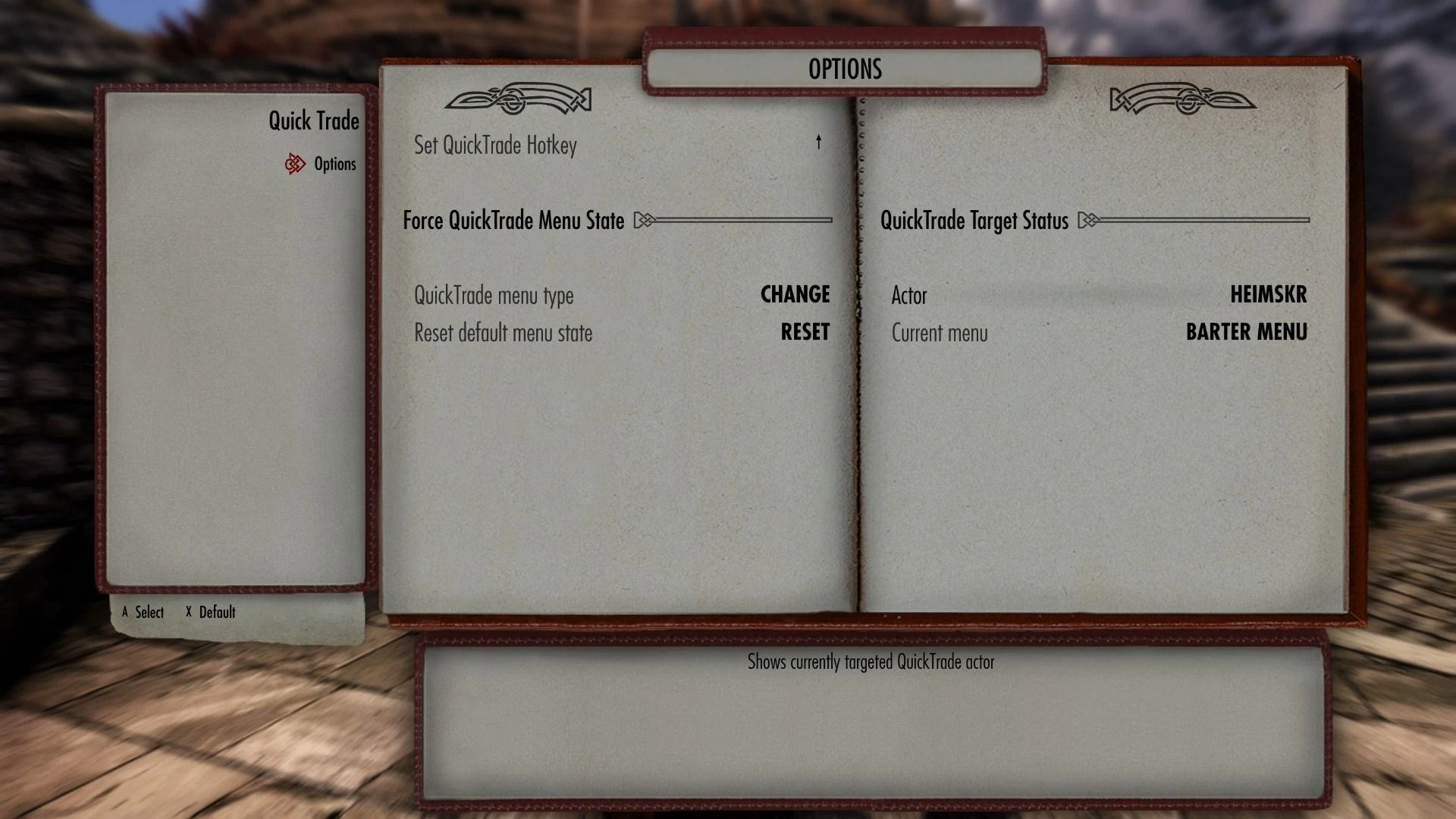Click the arrow glyph after Force QuickTrade Menu State
Screen dimensions: 1456x819
click(x=644, y=221)
